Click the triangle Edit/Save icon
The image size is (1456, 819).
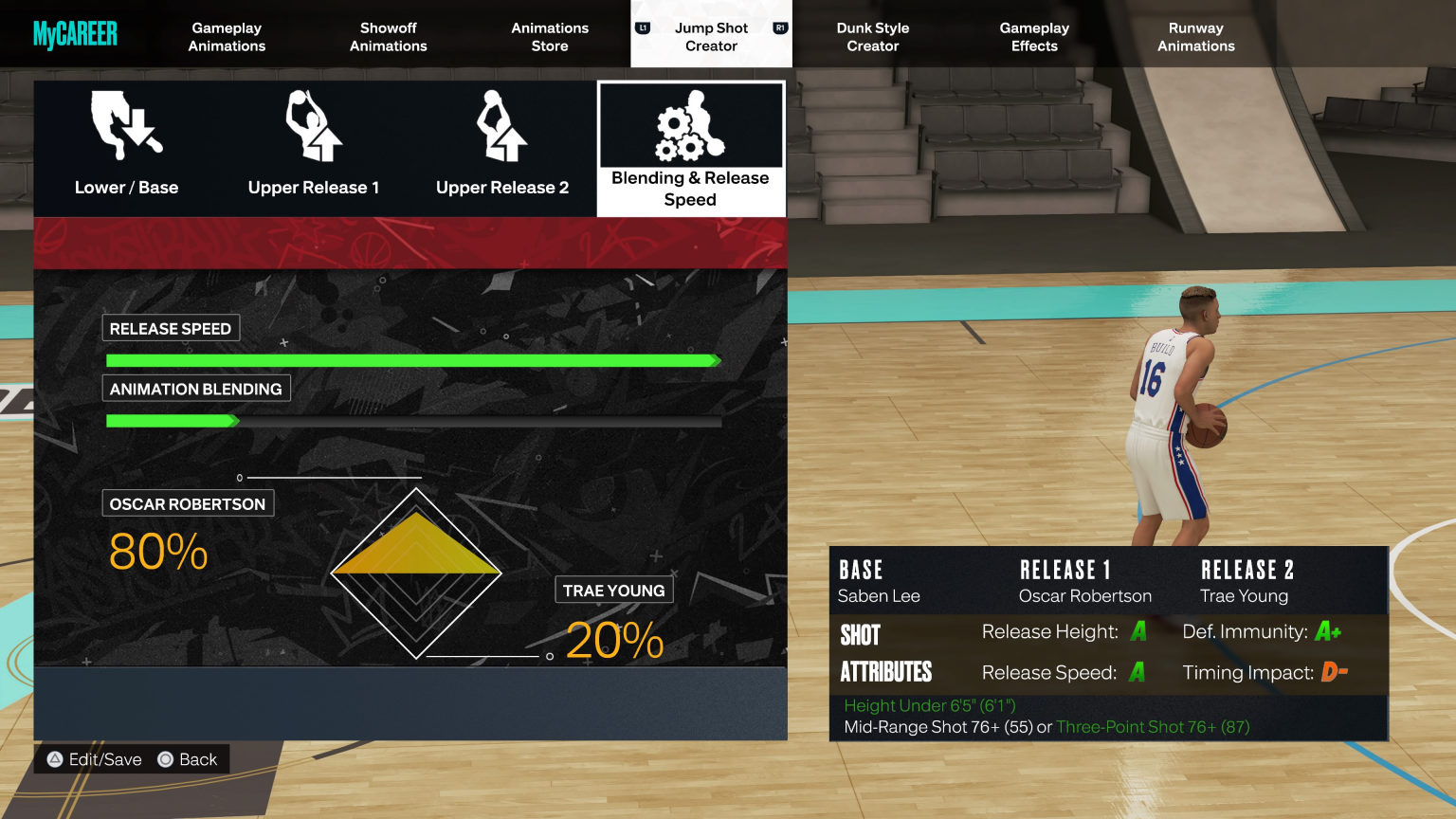[x=53, y=759]
